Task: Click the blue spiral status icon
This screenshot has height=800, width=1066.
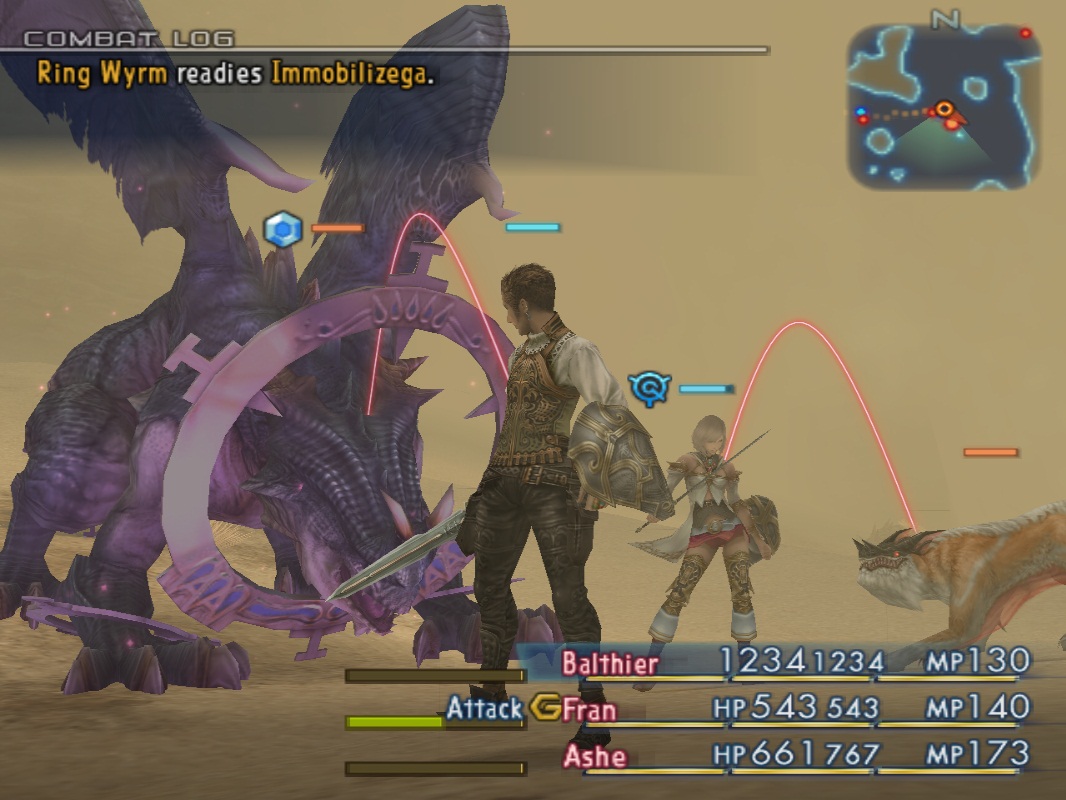Action: [x=649, y=388]
